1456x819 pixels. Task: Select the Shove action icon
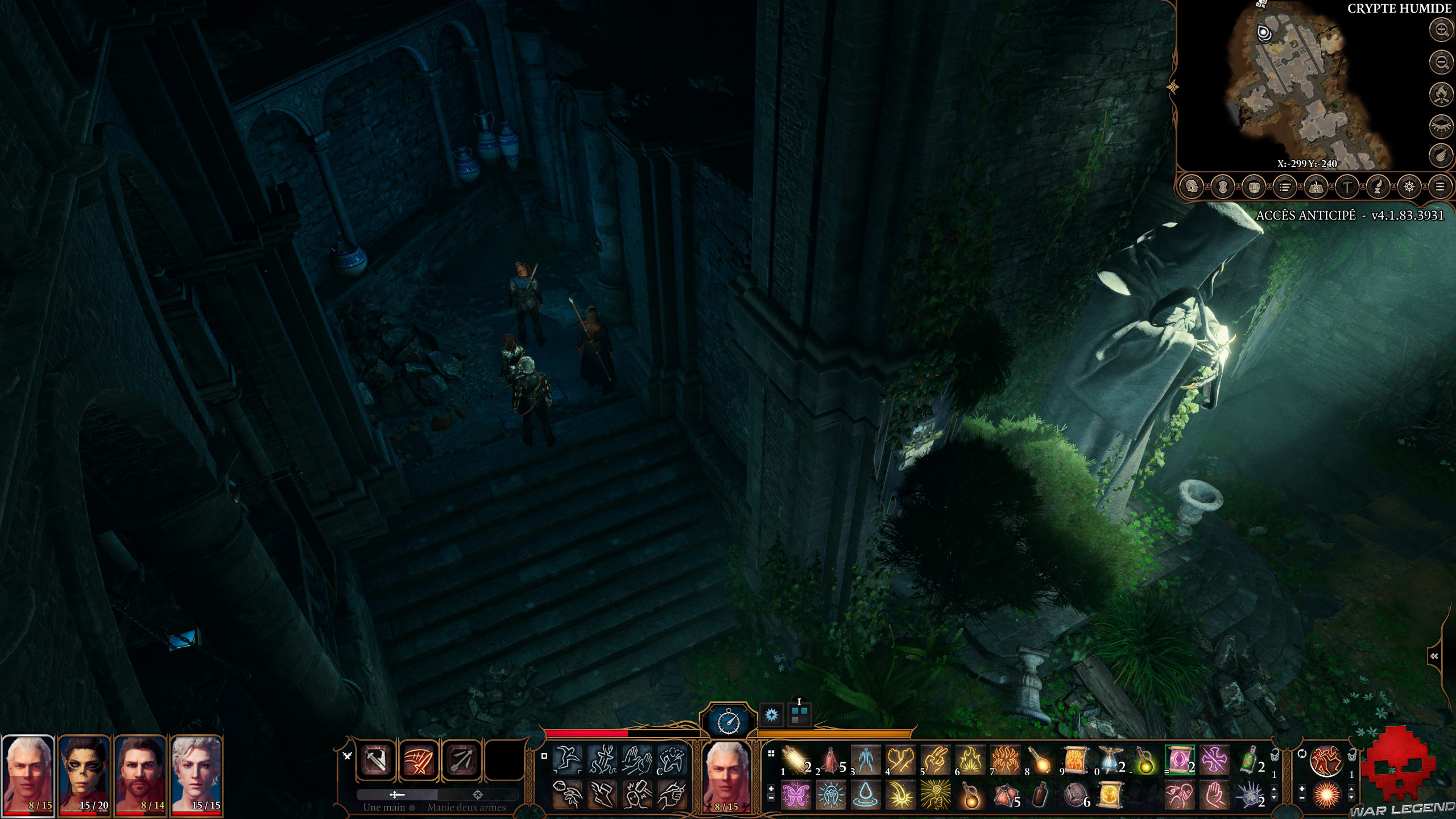[638, 760]
